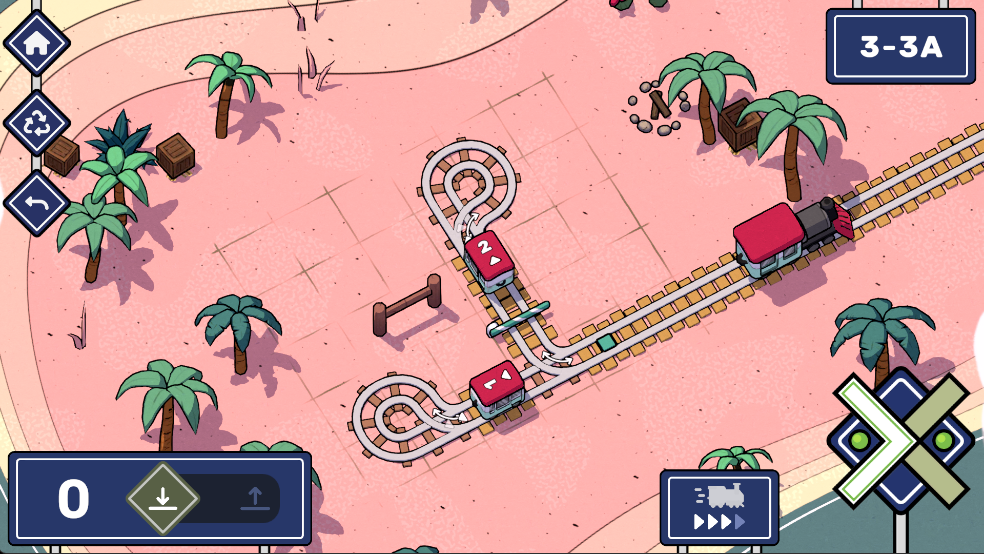Change train speed with the locomotive button
The height and width of the screenshot is (554, 984).
[719, 507]
